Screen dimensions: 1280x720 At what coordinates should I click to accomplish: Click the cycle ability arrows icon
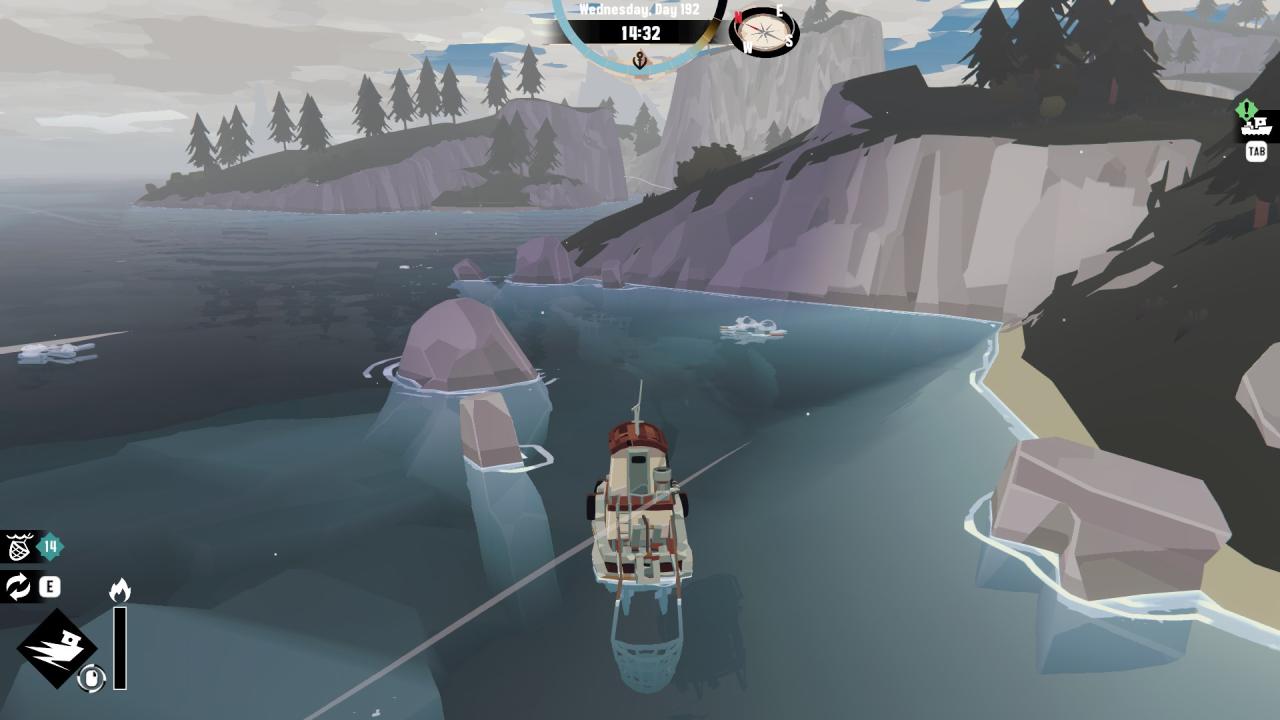(19, 587)
